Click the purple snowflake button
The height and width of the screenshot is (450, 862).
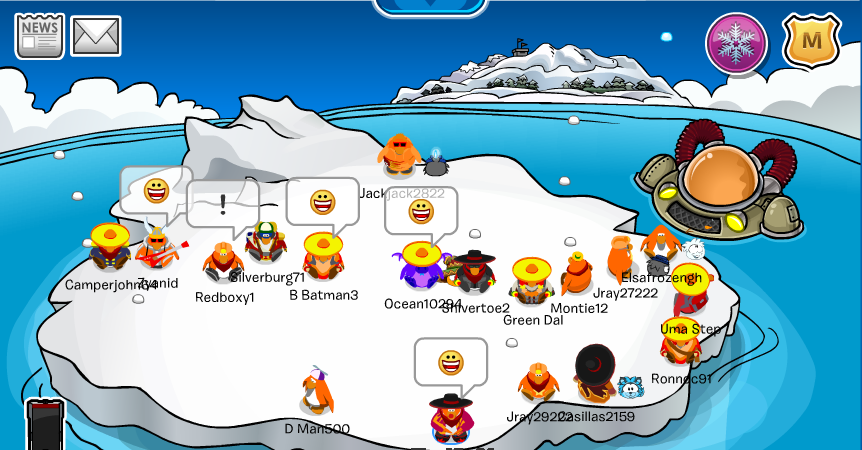click(x=737, y=43)
